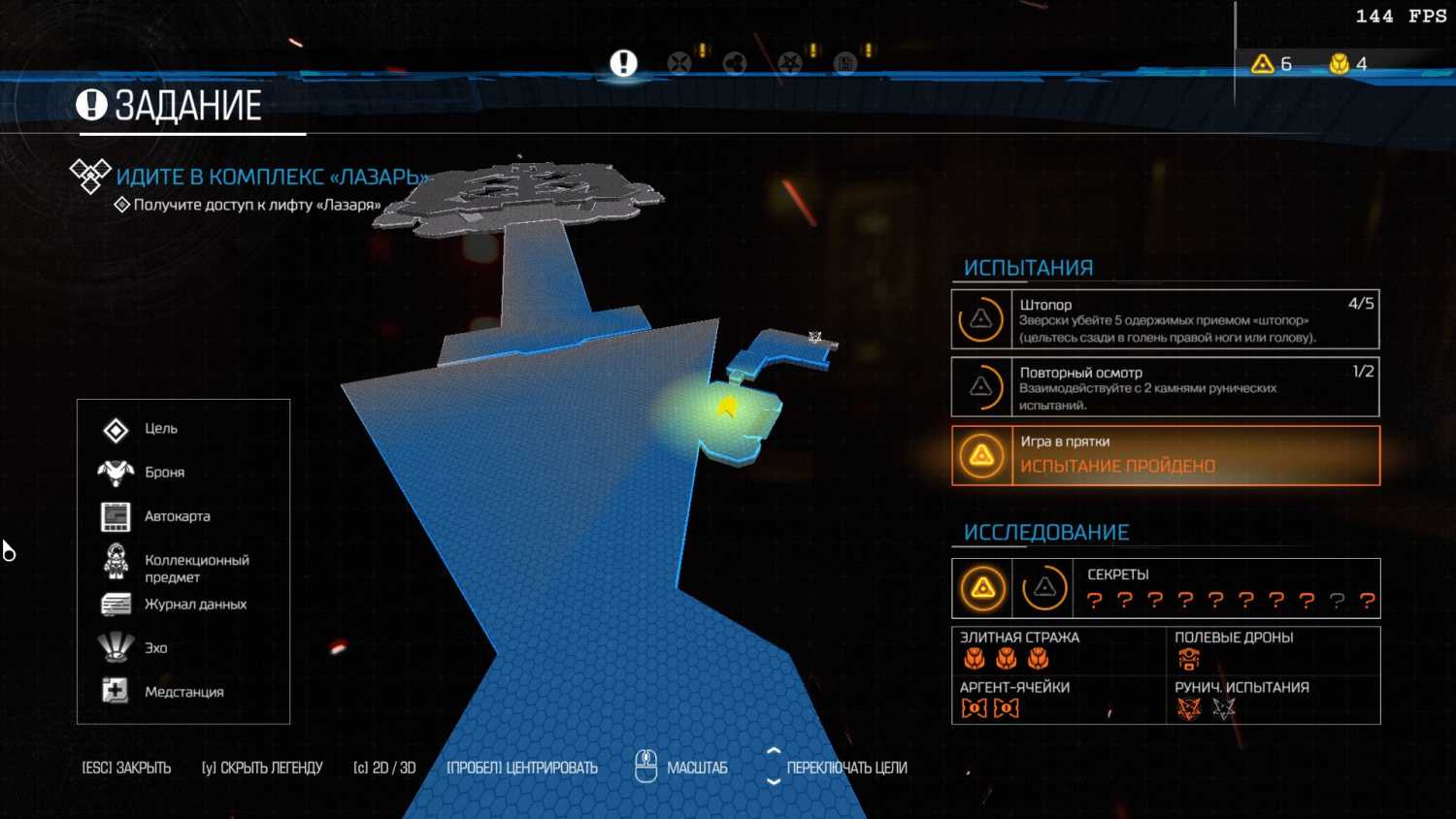Choose the «Медстанция» legend entry
Viewport: 1456px width, 819px height.
tap(183, 692)
